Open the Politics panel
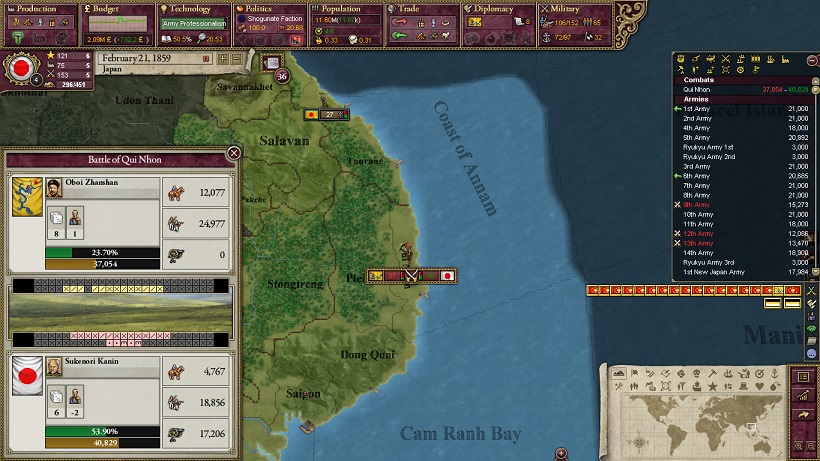The height and width of the screenshot is (461, 820). tap(268, 9)
